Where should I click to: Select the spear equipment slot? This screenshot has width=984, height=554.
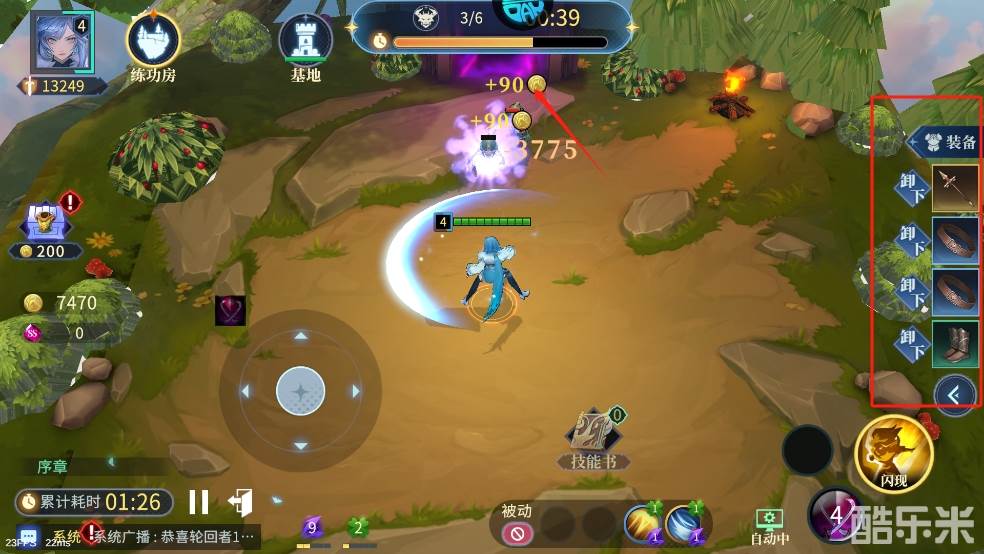[x=955, y=187]
